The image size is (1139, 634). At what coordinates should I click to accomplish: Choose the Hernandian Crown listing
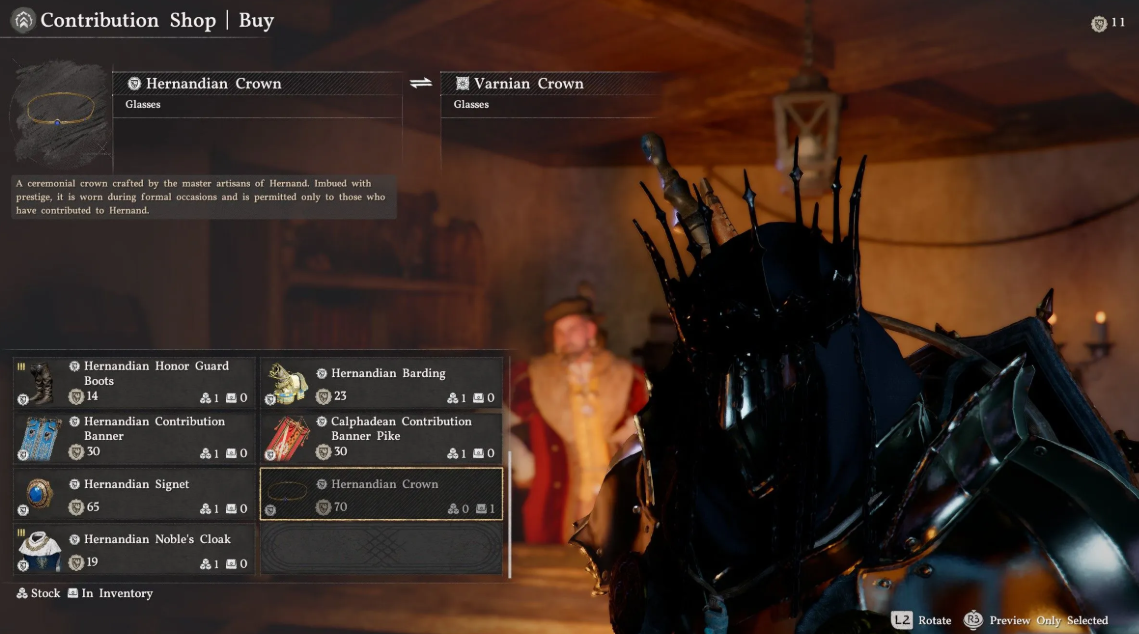(x=381, y=494)
